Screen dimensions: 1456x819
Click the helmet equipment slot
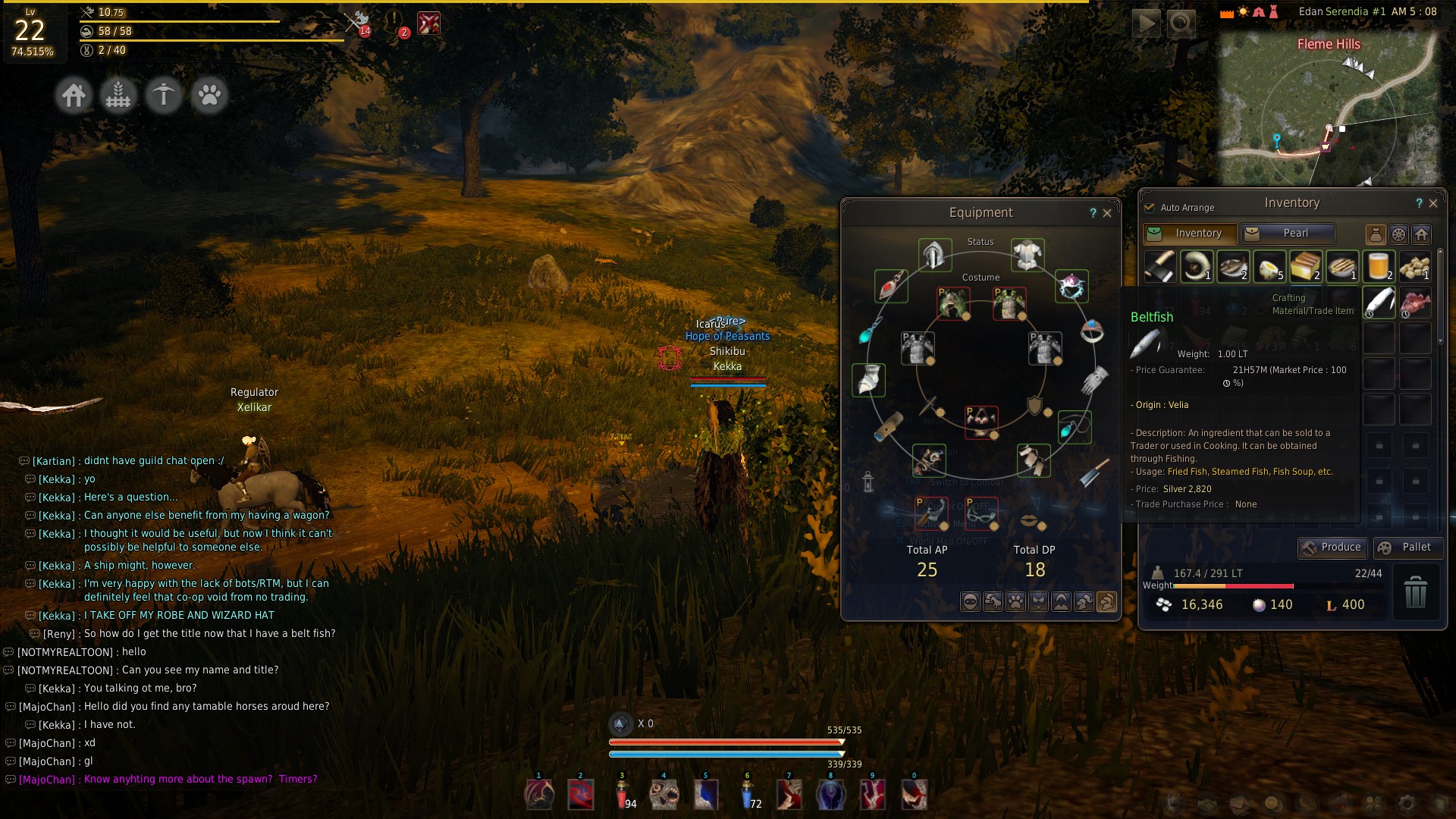(x=934, y=255)
